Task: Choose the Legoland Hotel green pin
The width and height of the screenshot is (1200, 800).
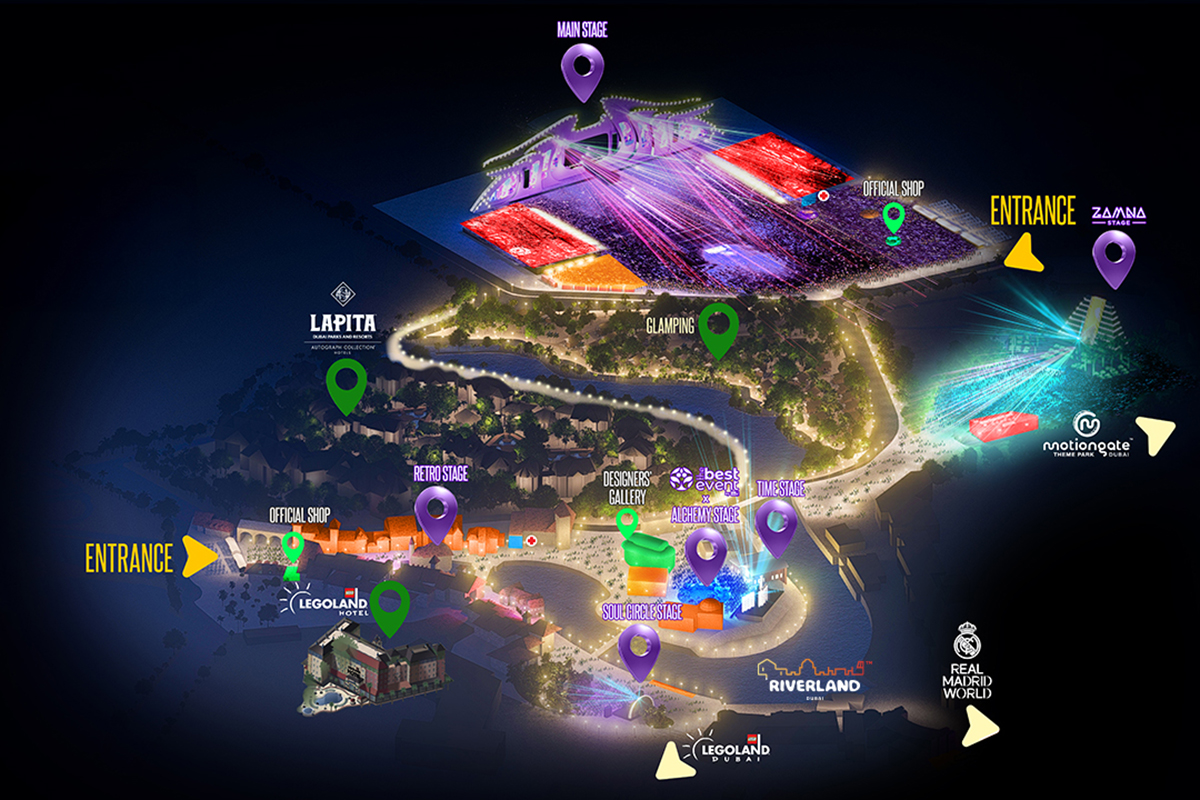Action: click(x=389, y=606)
